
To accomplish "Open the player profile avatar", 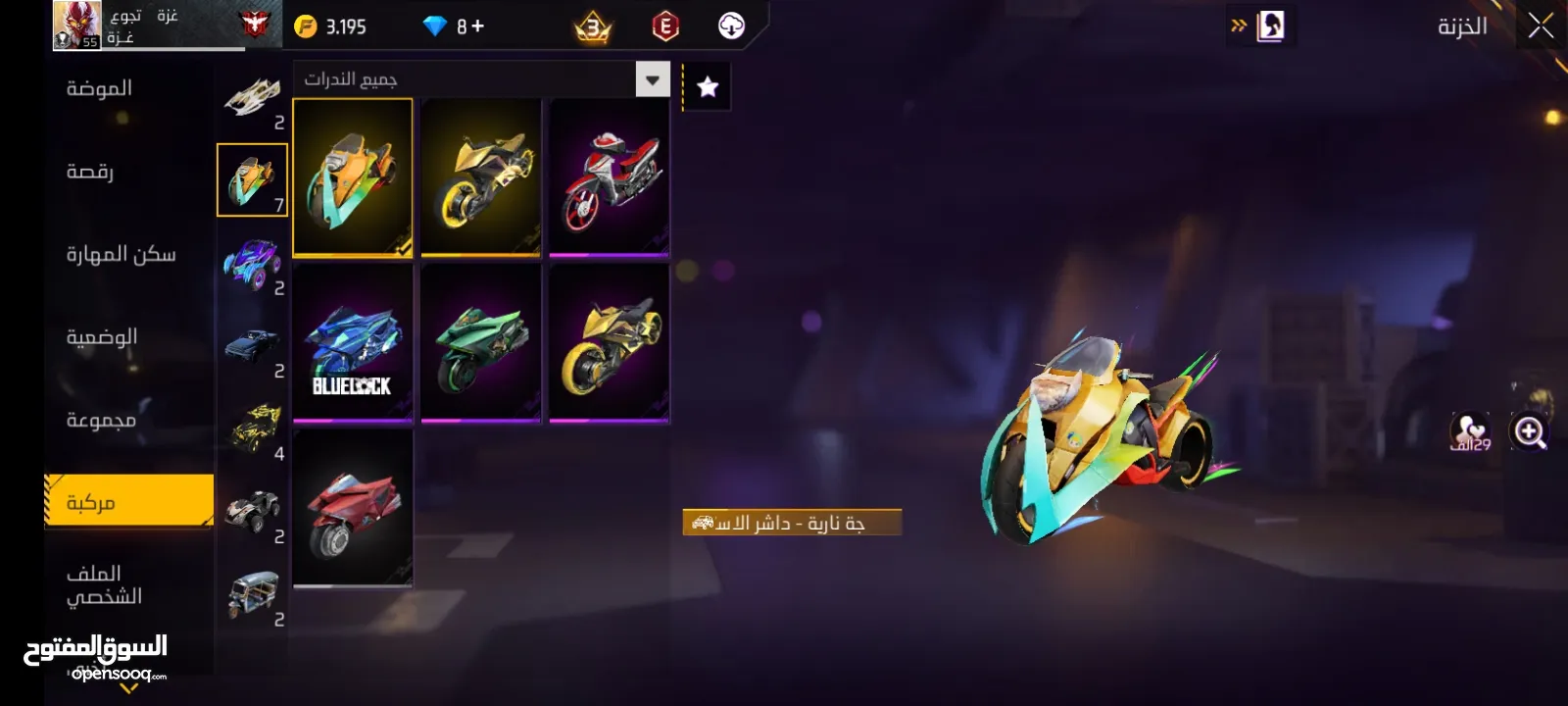I will [76, 25].
